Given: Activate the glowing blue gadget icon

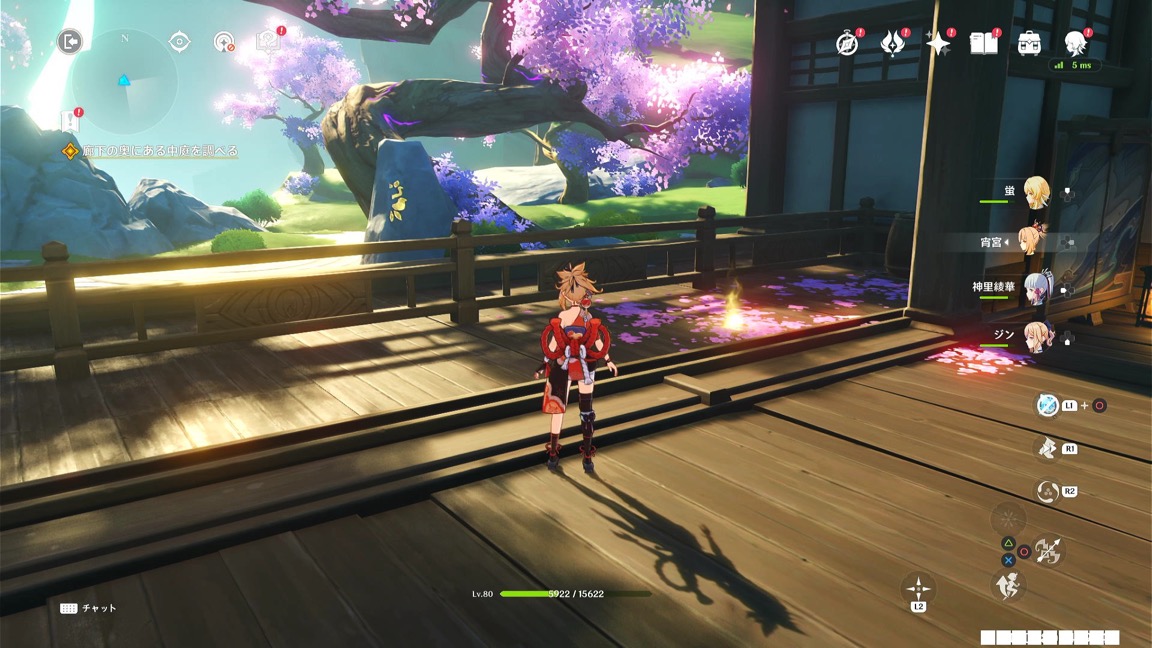Looking at the screenshot, I should tap(1047, 405).
